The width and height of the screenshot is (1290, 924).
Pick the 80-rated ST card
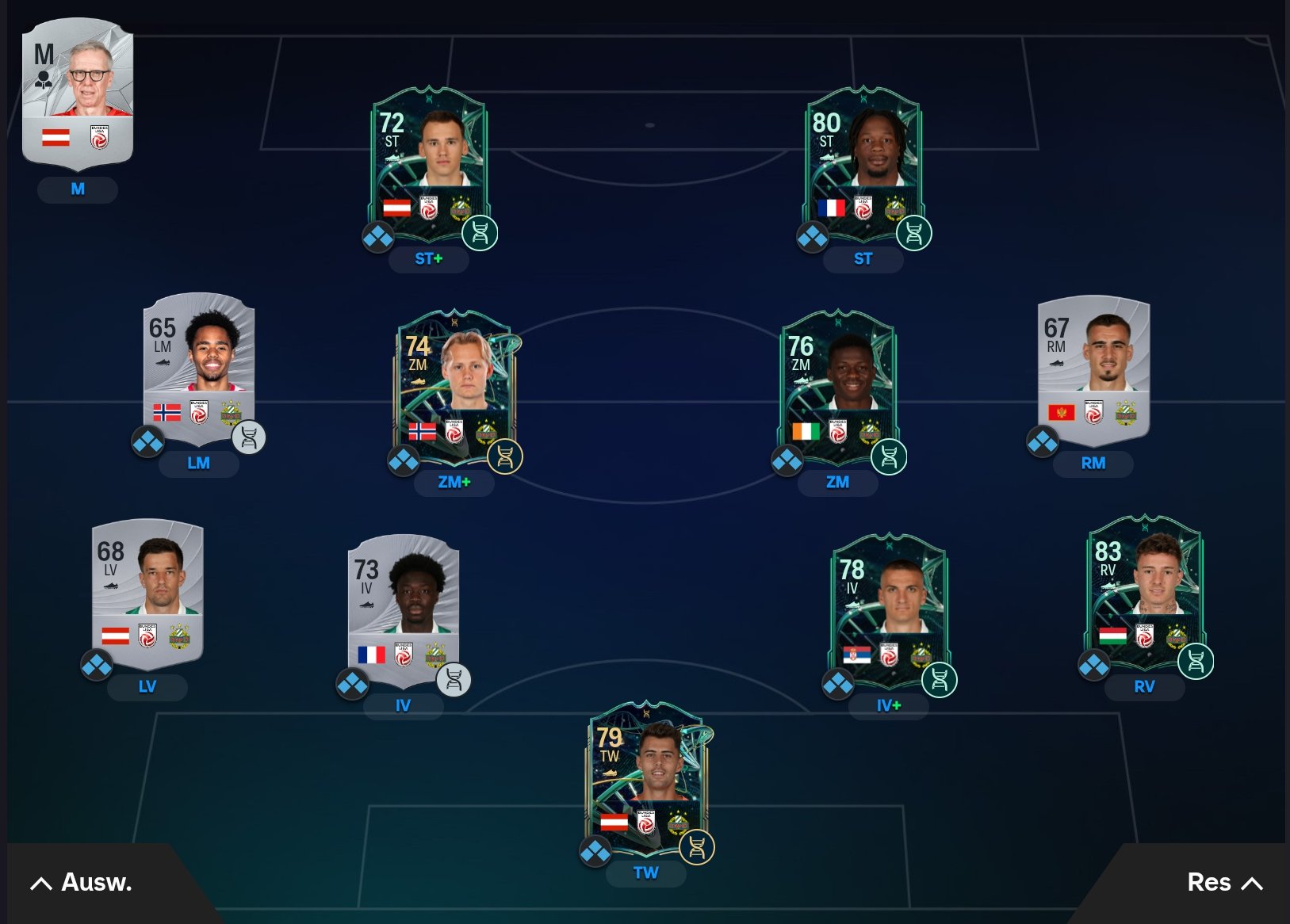coord(863,162)
